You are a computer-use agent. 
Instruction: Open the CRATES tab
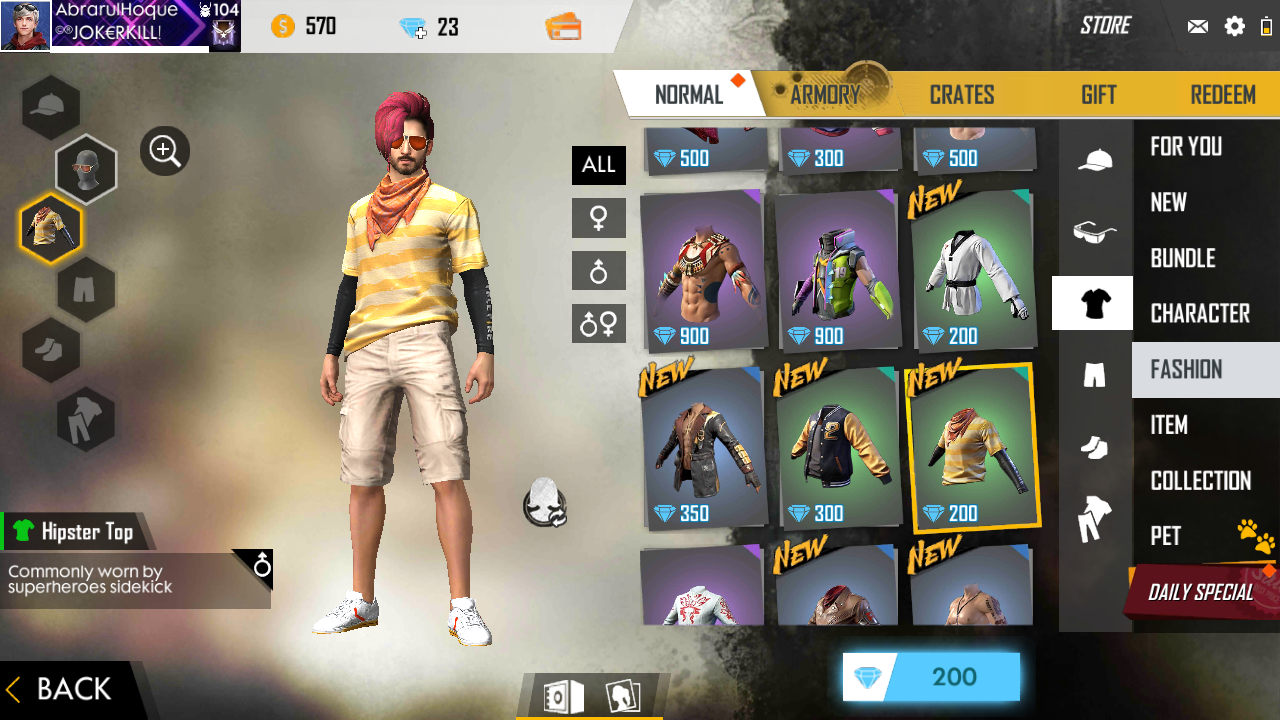click(x=961, y=95)
